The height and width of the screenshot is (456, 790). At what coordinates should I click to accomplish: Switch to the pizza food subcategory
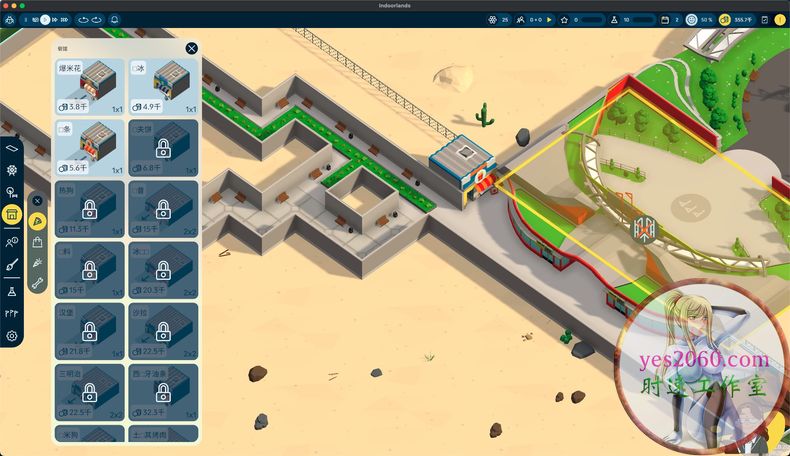(38, 221)
